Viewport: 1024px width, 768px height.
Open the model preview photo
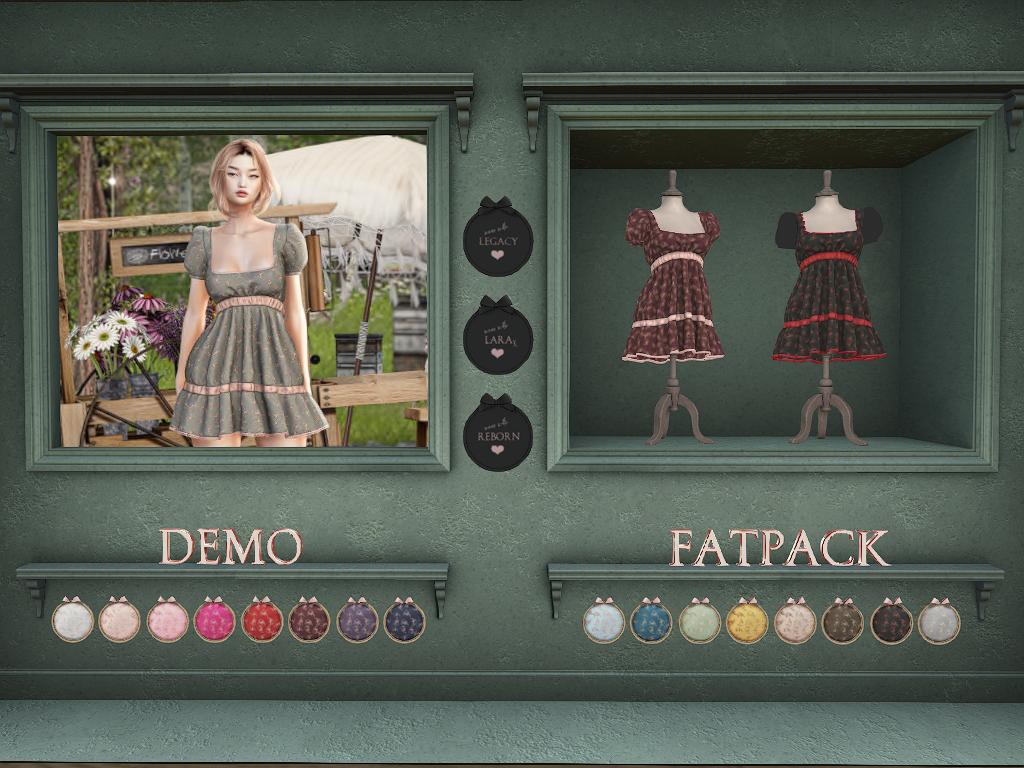click(242, 290)
